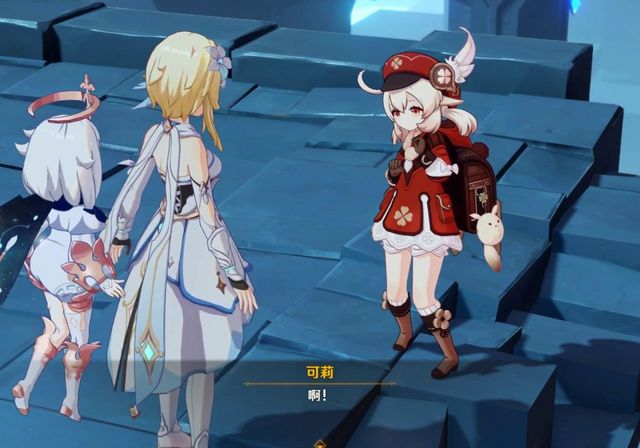Click the dialogue continue diamond indicator
This screenshot has width=640, height=448.
[320, 443]
